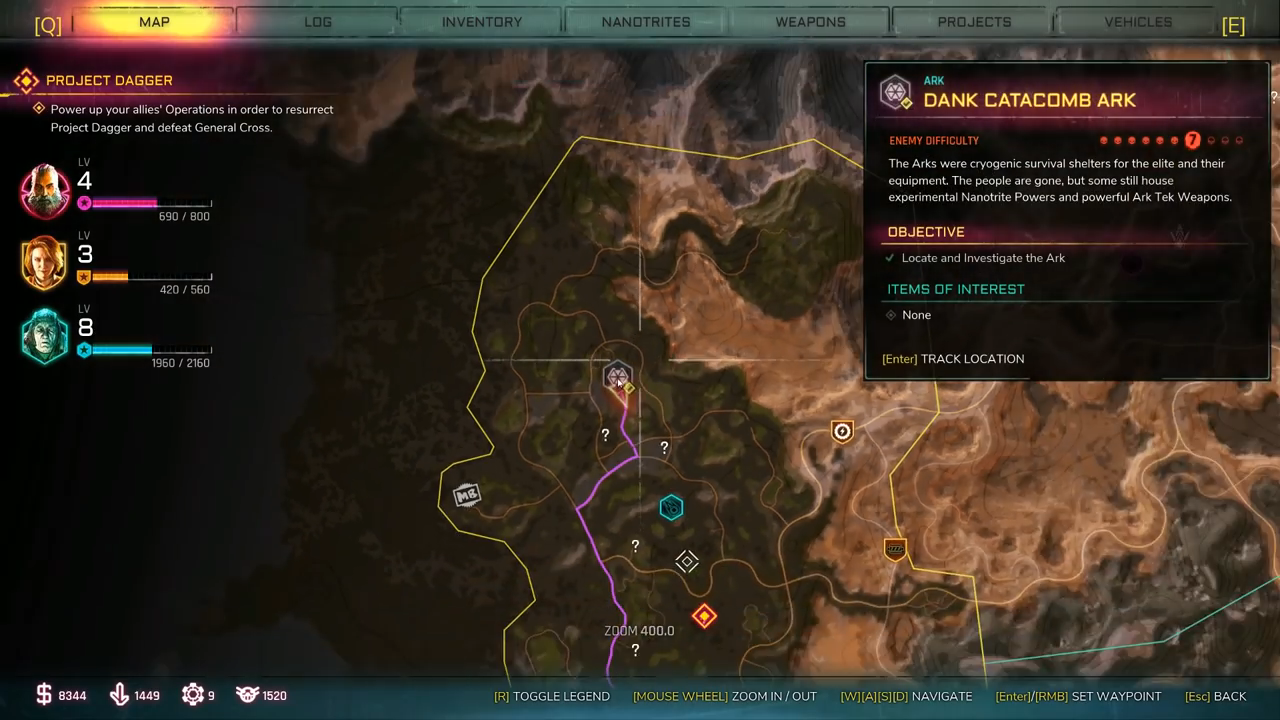Select the level 3 red-haired ally portrait
The height and width of the screenshot is (720, 1280).
coord(45,263)
